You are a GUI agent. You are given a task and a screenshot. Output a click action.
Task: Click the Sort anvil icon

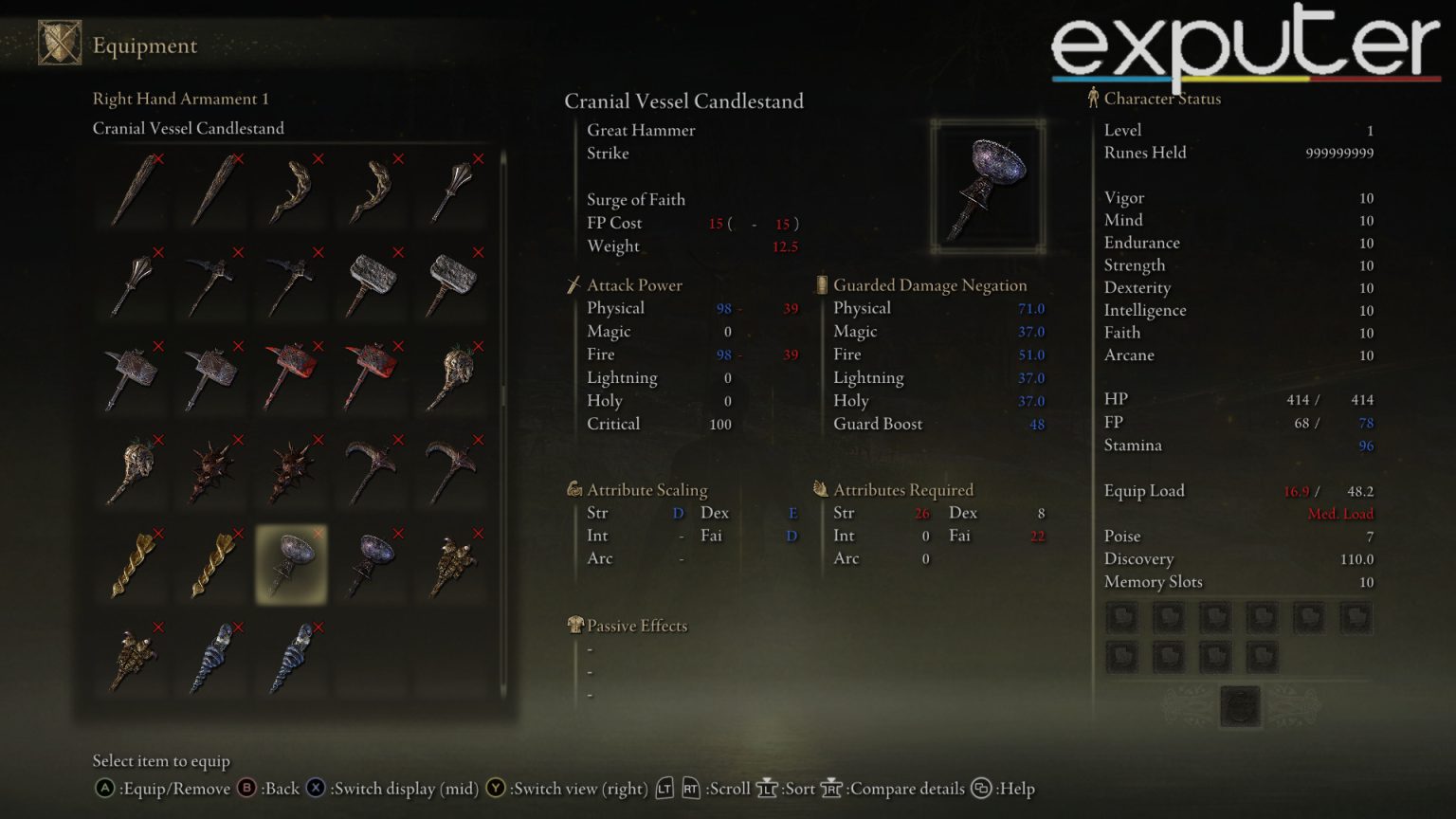(764, 788)
